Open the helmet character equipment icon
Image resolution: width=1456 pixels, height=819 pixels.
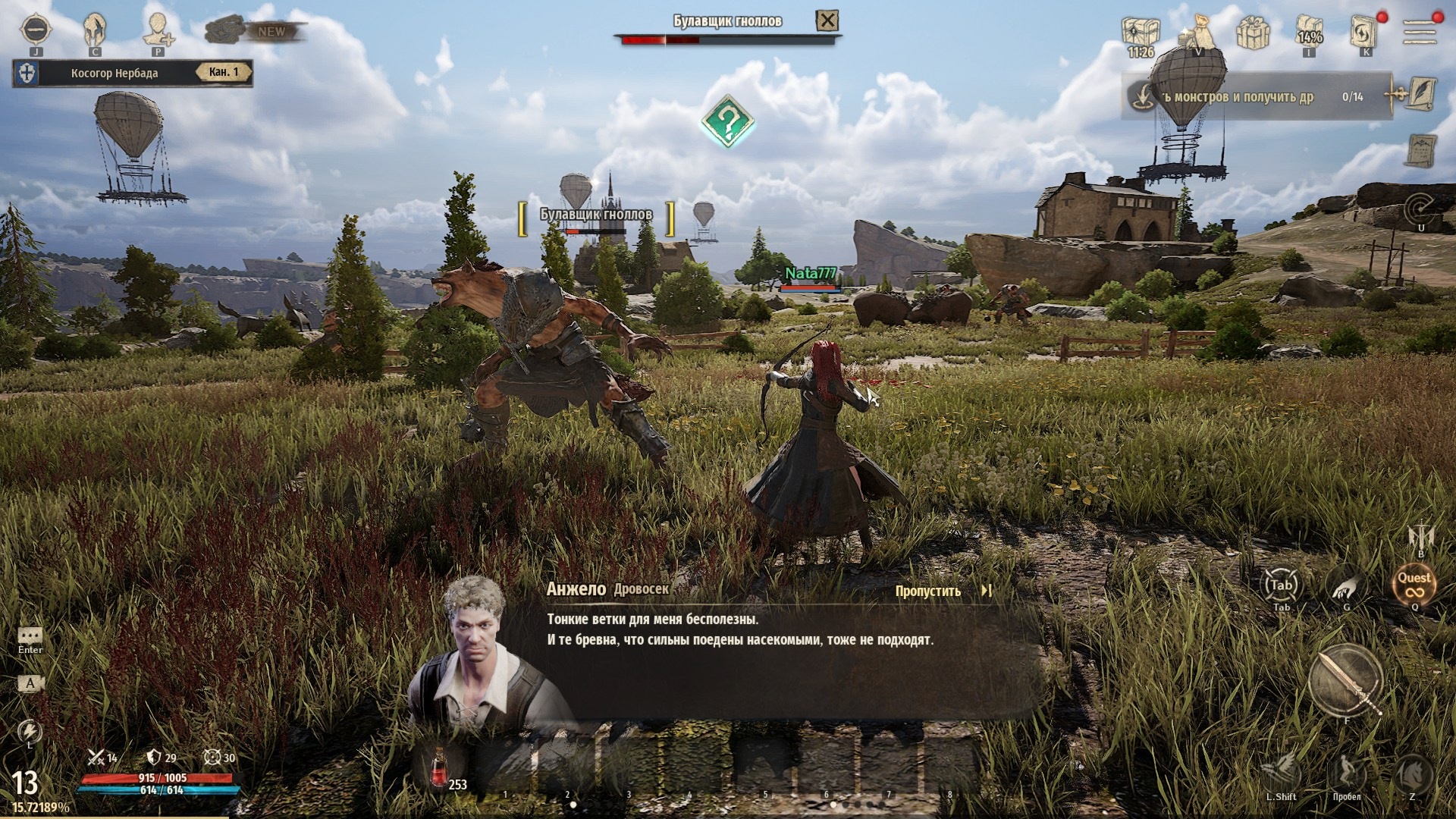(96, 30)
